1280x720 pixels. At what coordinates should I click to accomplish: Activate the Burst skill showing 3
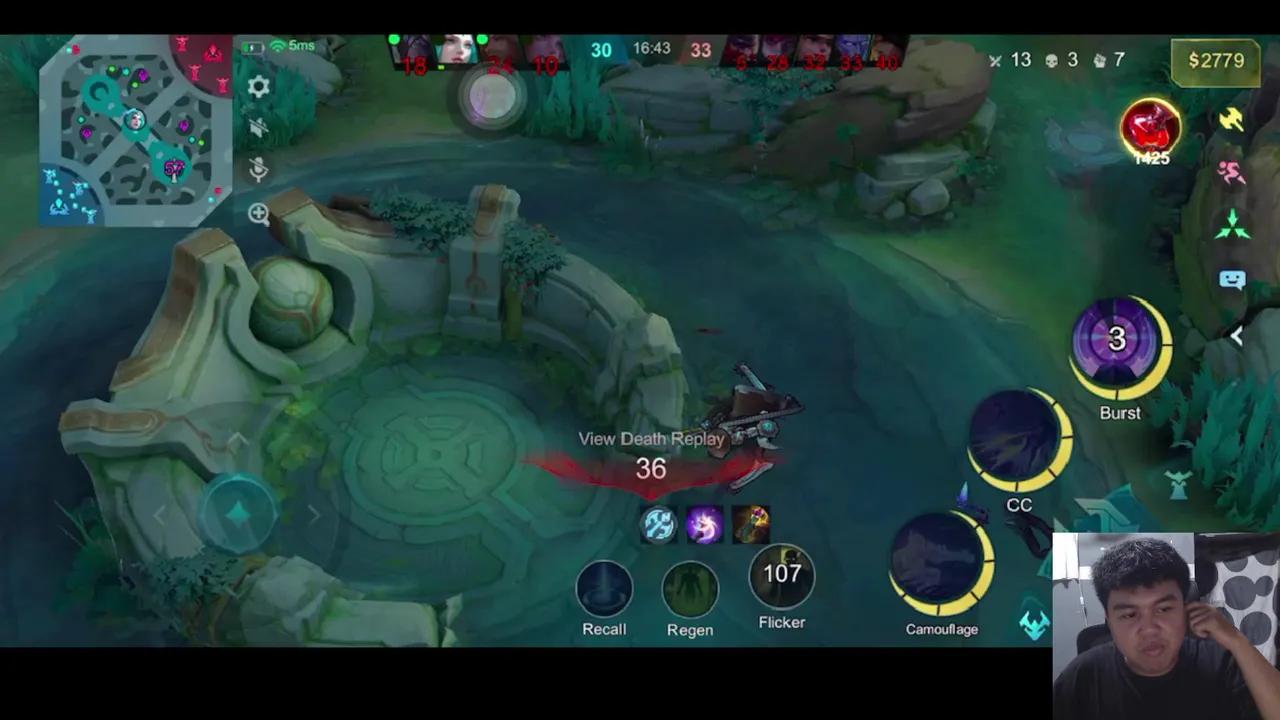pyautogui.click(x=1117, y=340)
